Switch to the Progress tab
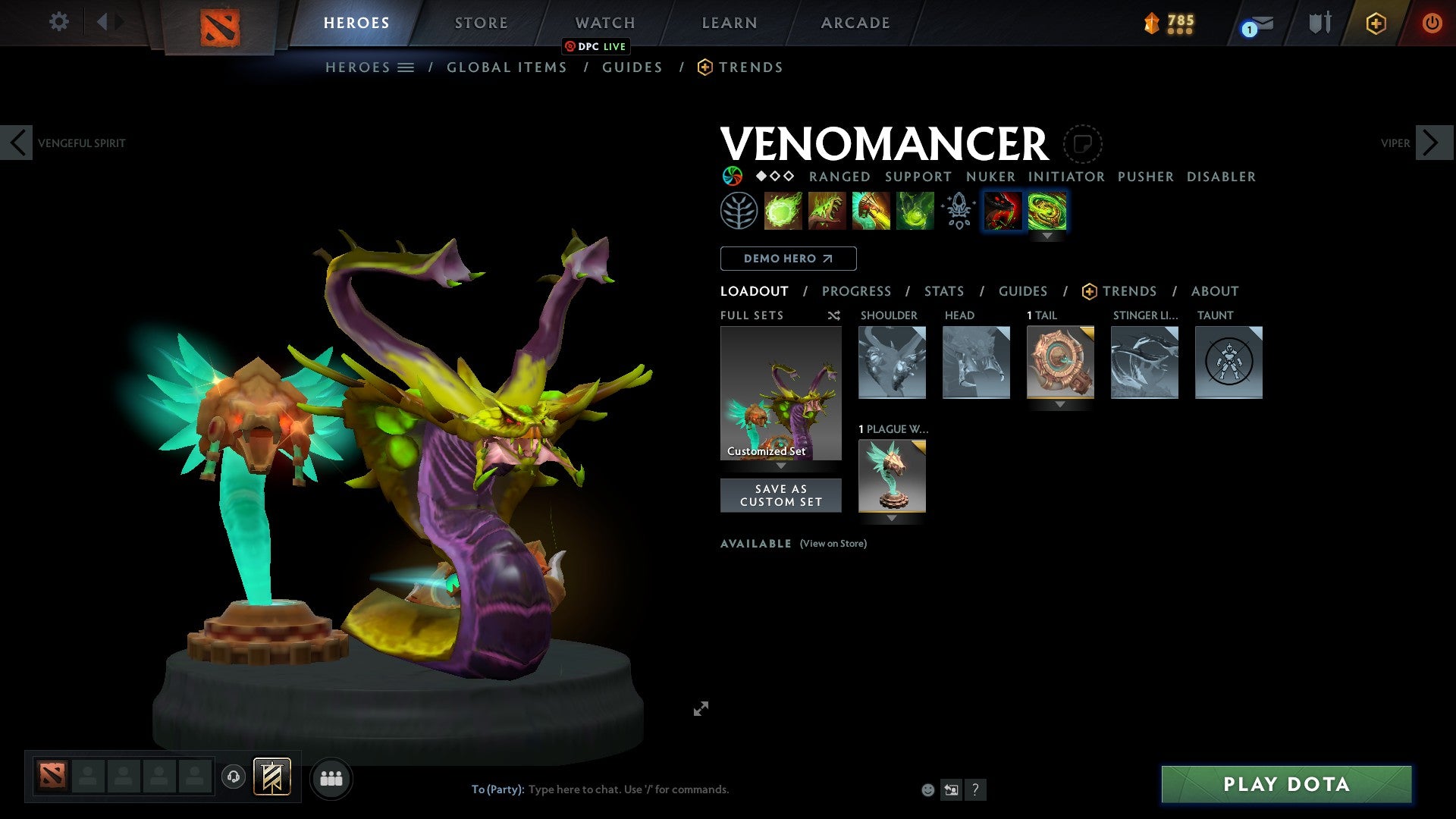 [856, 291]
